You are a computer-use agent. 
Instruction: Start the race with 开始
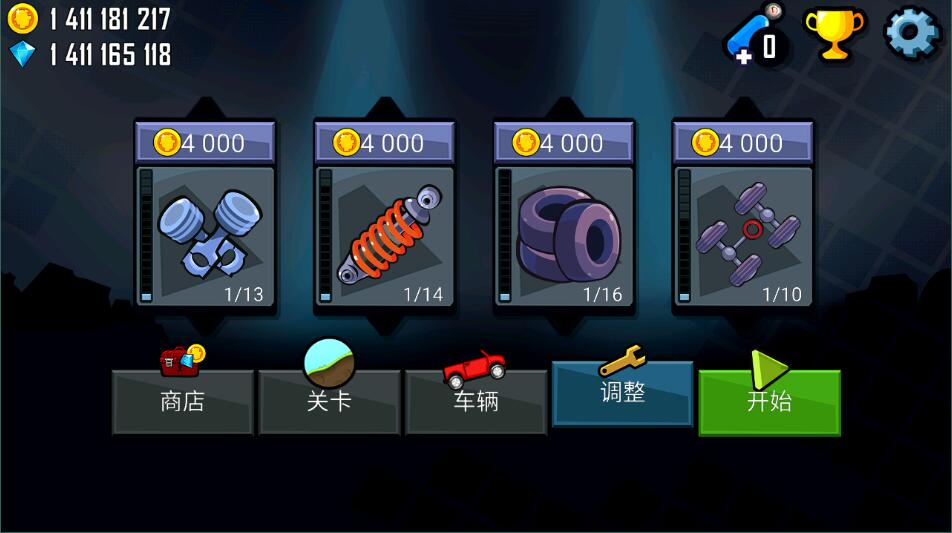[x=769, y=402]
